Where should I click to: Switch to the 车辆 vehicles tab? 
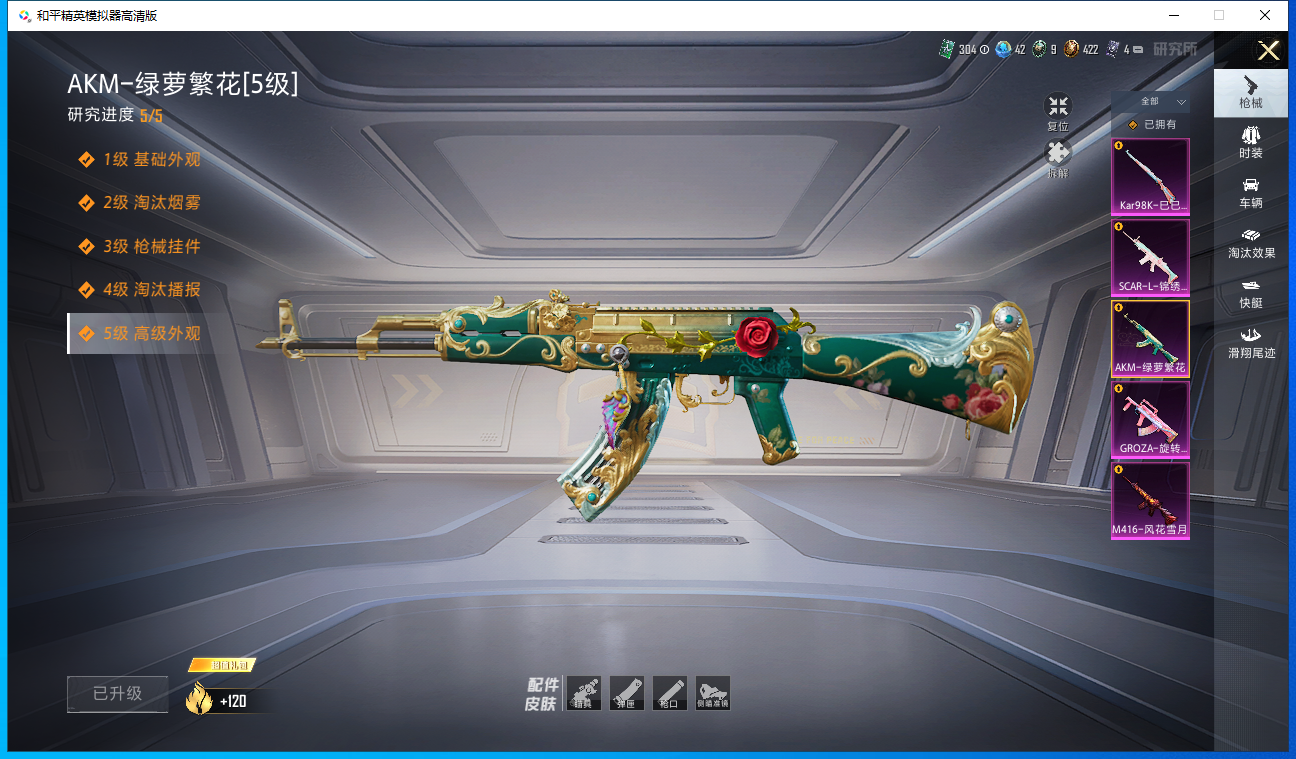pos(1250,193)
